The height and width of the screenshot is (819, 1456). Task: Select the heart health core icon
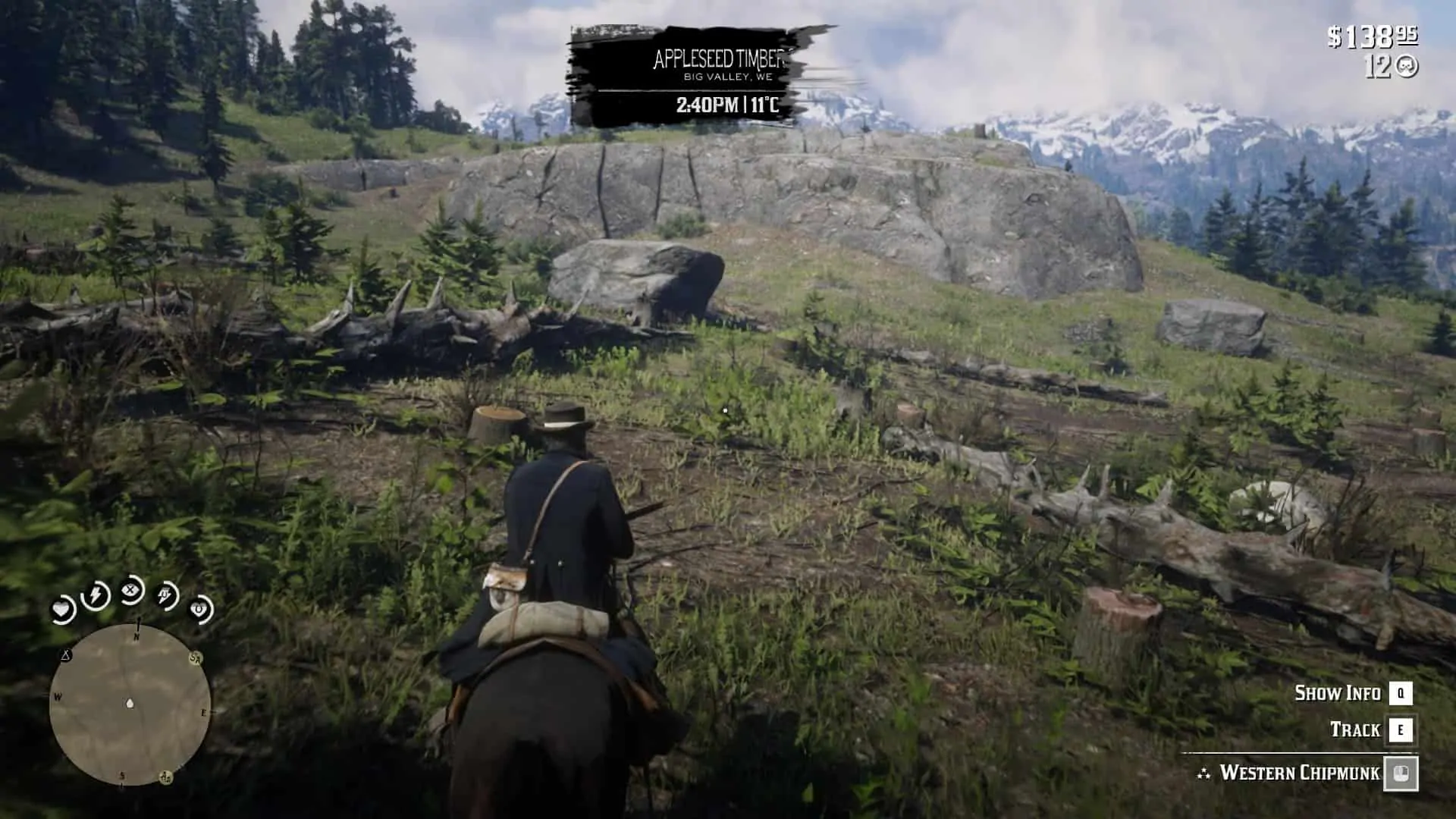62,610
